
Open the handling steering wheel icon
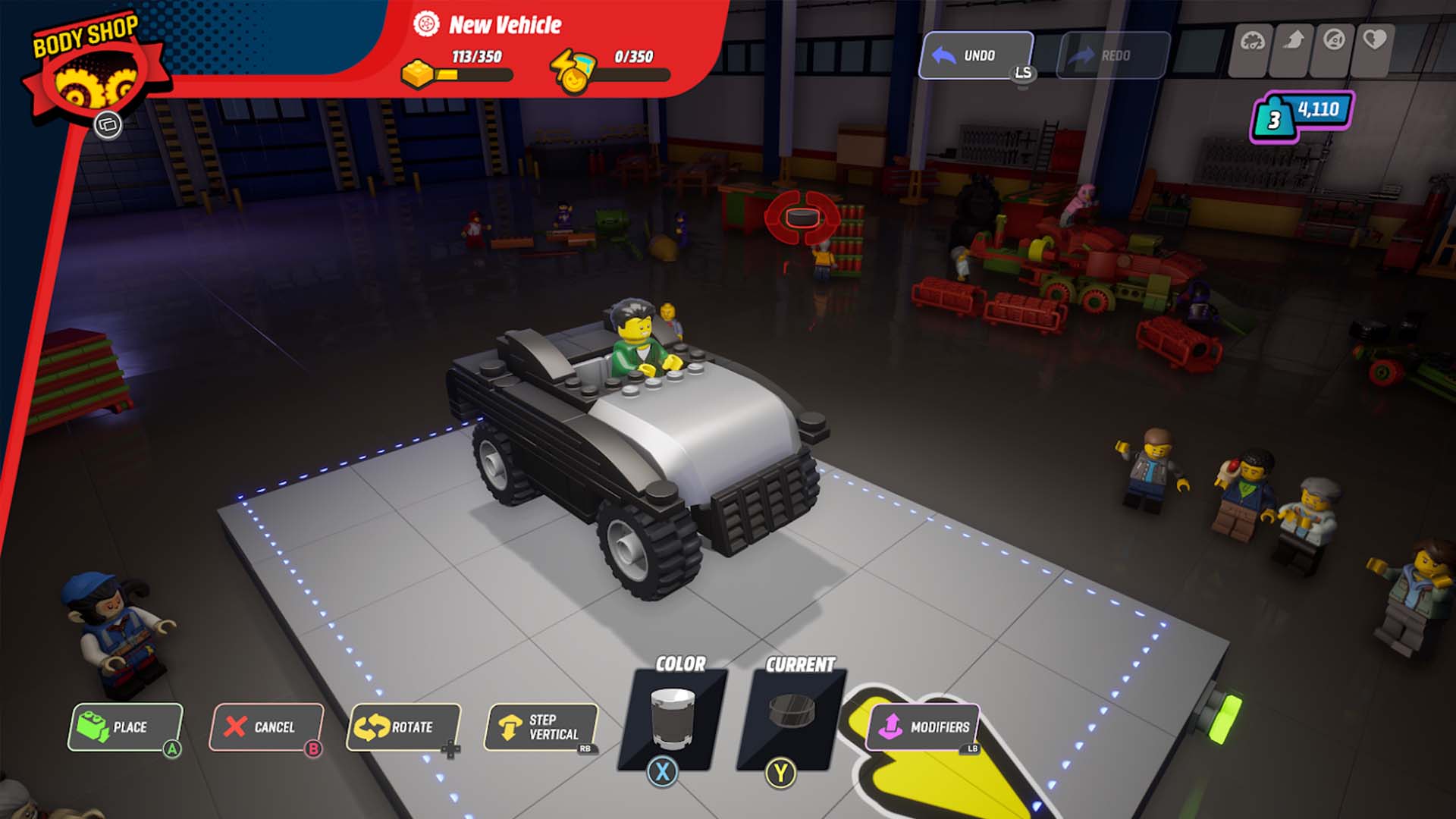(x=1335, y=40)
